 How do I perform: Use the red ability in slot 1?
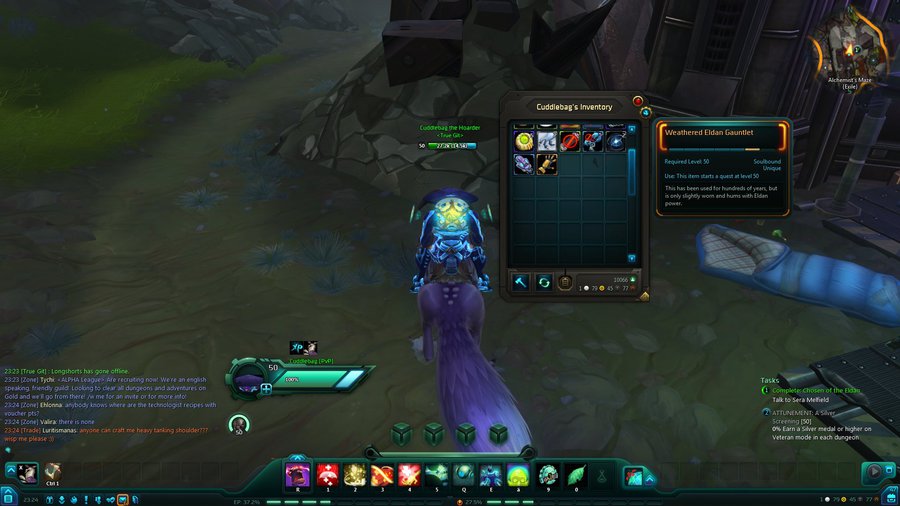coord(326,473)
